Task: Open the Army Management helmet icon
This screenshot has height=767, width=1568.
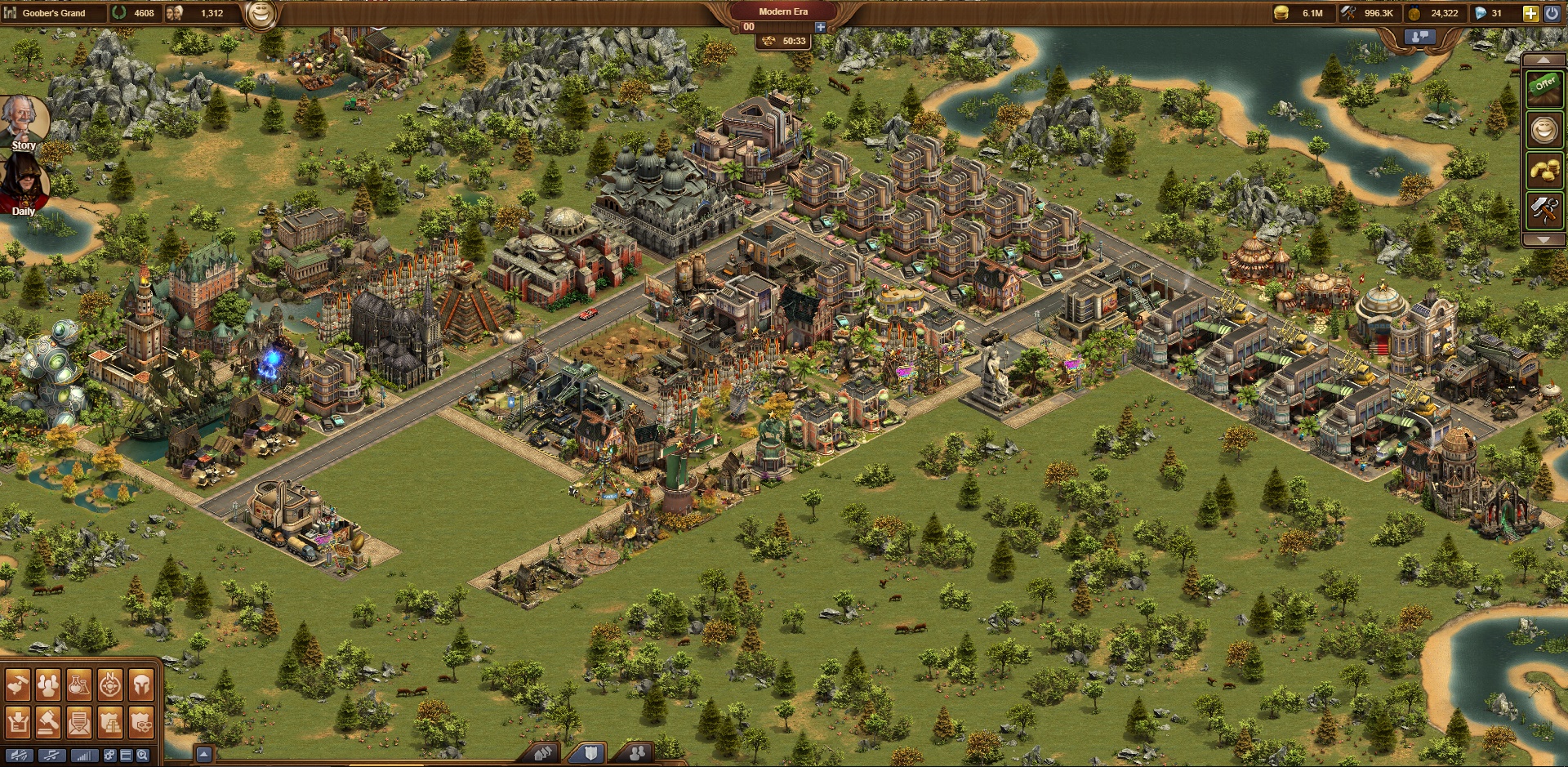Action: point(141,686)
